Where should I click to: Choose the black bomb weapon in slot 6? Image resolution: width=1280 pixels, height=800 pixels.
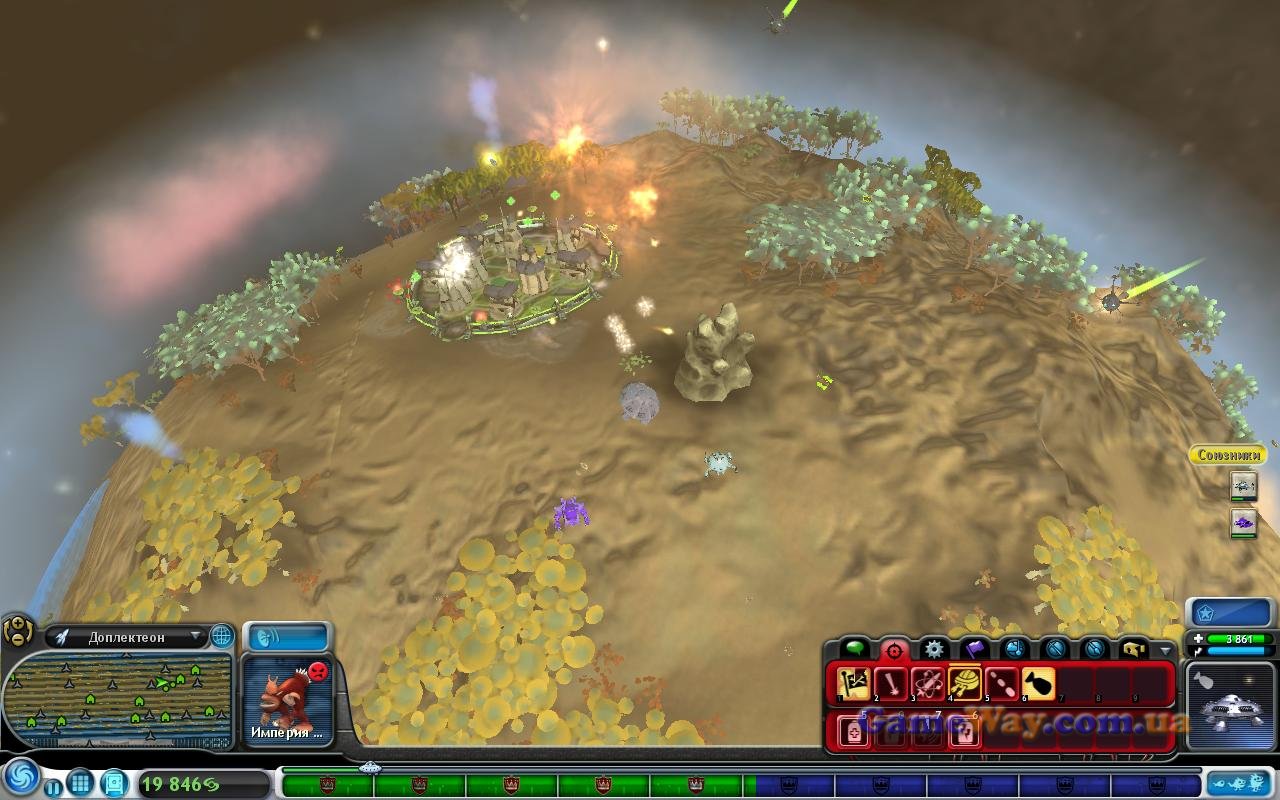coord(1038,684)
